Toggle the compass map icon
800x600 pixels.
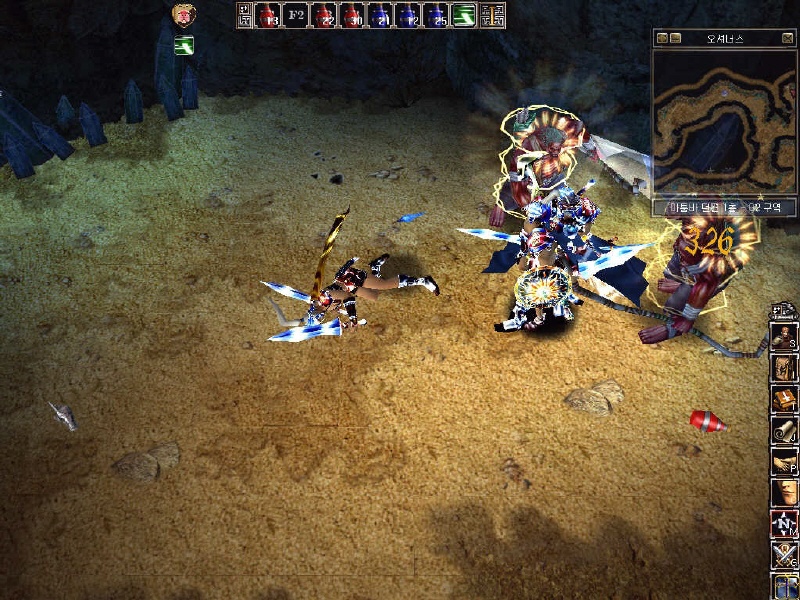coord(784,523)
